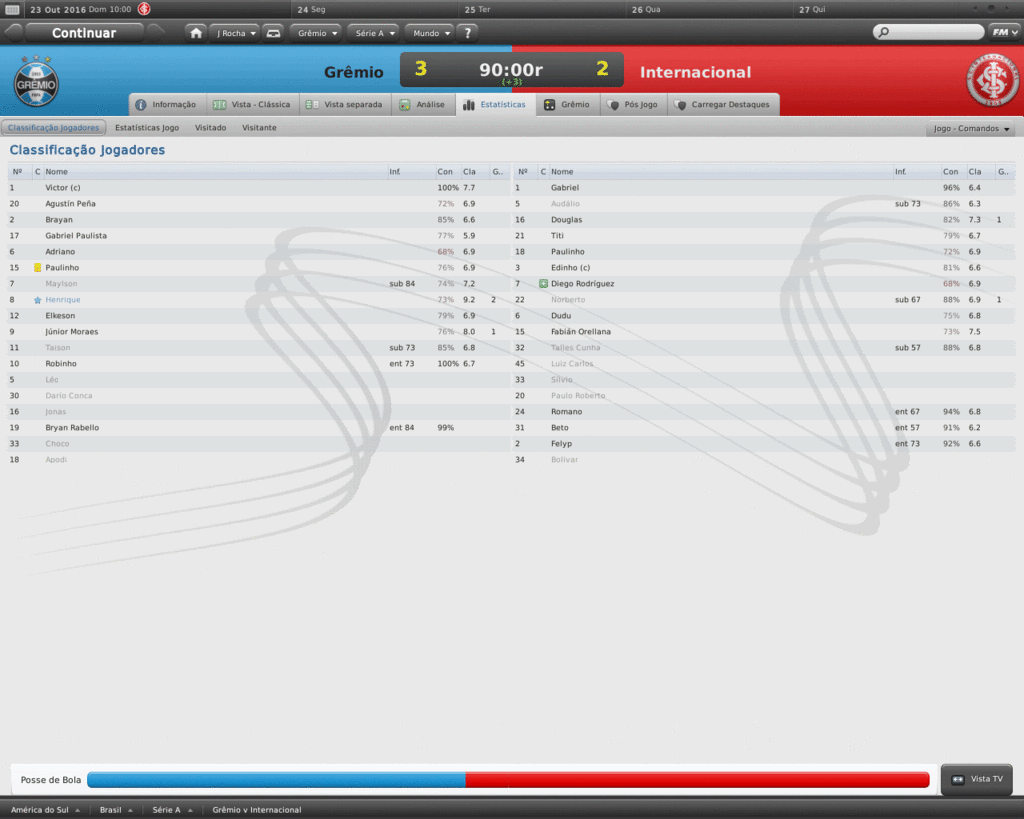This screenshot has width=1024, height=819.
Task: Switch to the Vista - Clássica tab
Action: click(252, 104)
